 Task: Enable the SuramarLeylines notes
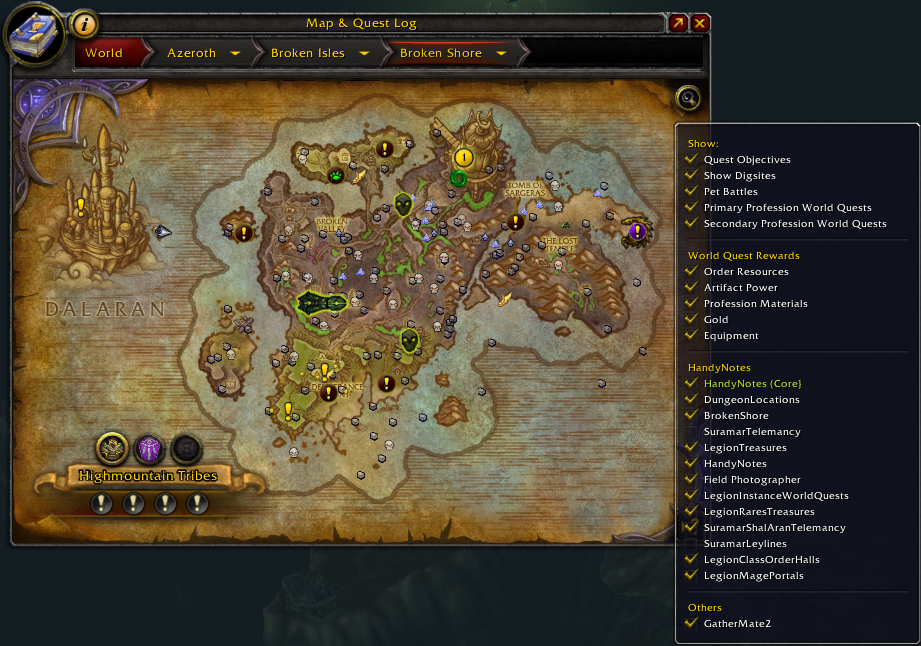pyautogui.click(x=745, y=544)
